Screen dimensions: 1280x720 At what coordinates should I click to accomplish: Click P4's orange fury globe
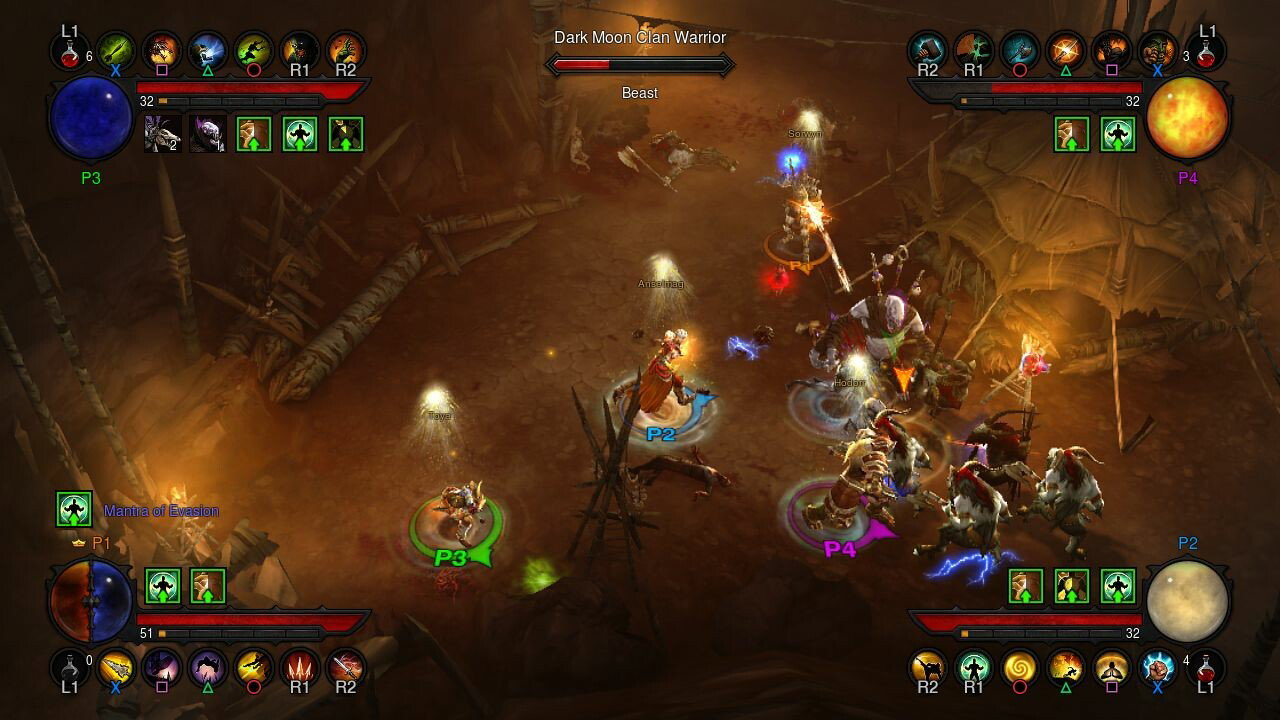pyautogui.click(x=1187, y=118)
